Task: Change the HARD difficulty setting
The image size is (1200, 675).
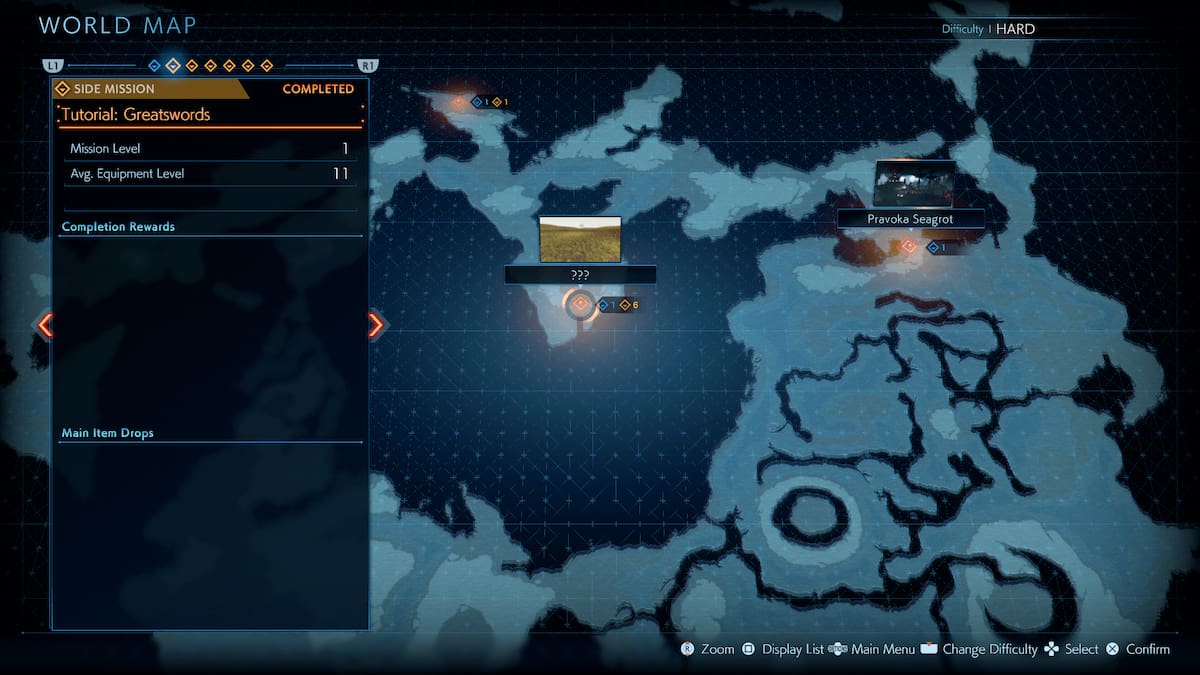Action: (1015, 29)
